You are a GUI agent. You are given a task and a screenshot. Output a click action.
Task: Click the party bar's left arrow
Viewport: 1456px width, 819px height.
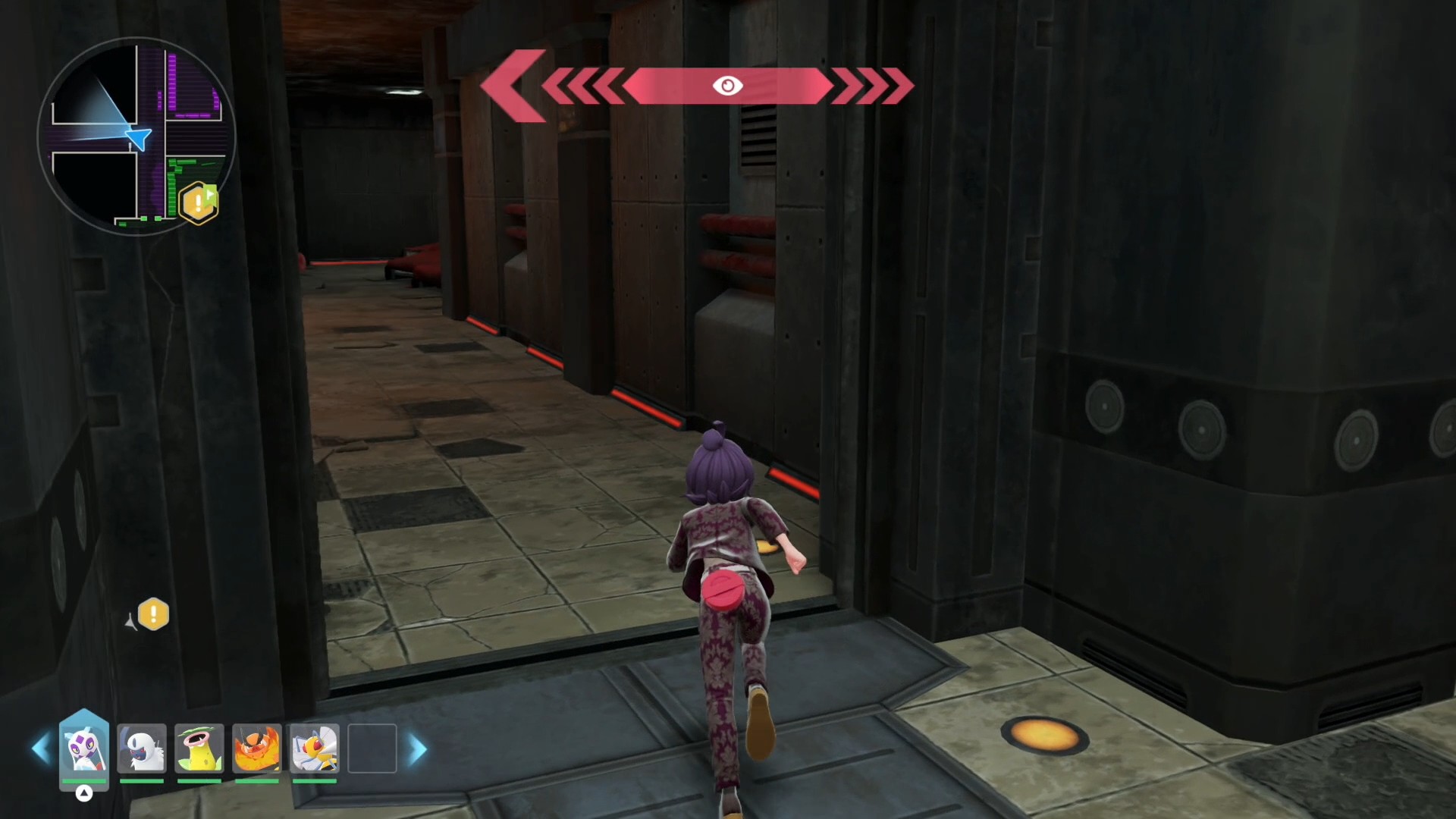40,749
